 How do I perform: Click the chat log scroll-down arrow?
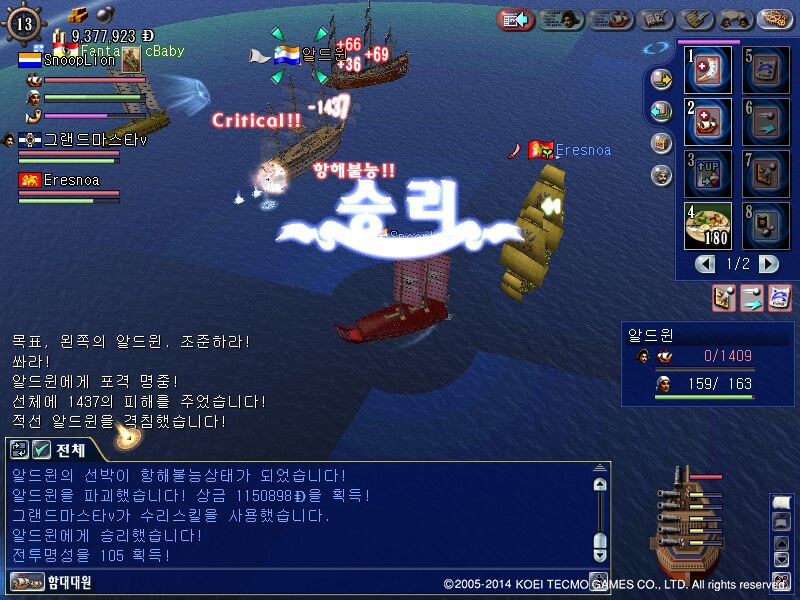(x=599, y=552)
